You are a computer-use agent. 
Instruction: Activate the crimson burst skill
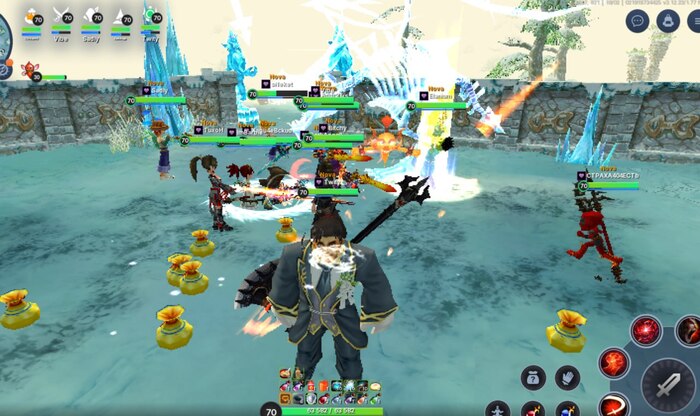point(646,330)
